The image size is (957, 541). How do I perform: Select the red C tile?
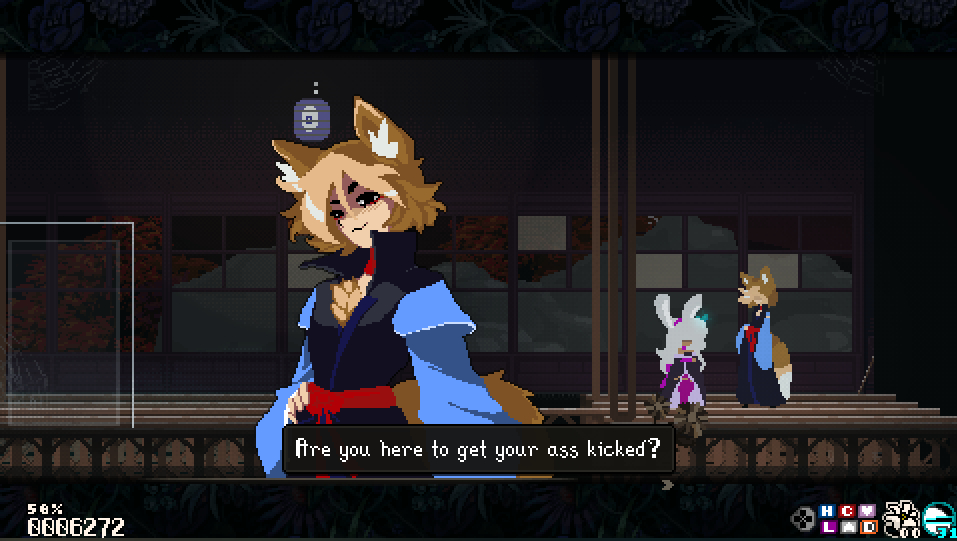pos(848,511)
